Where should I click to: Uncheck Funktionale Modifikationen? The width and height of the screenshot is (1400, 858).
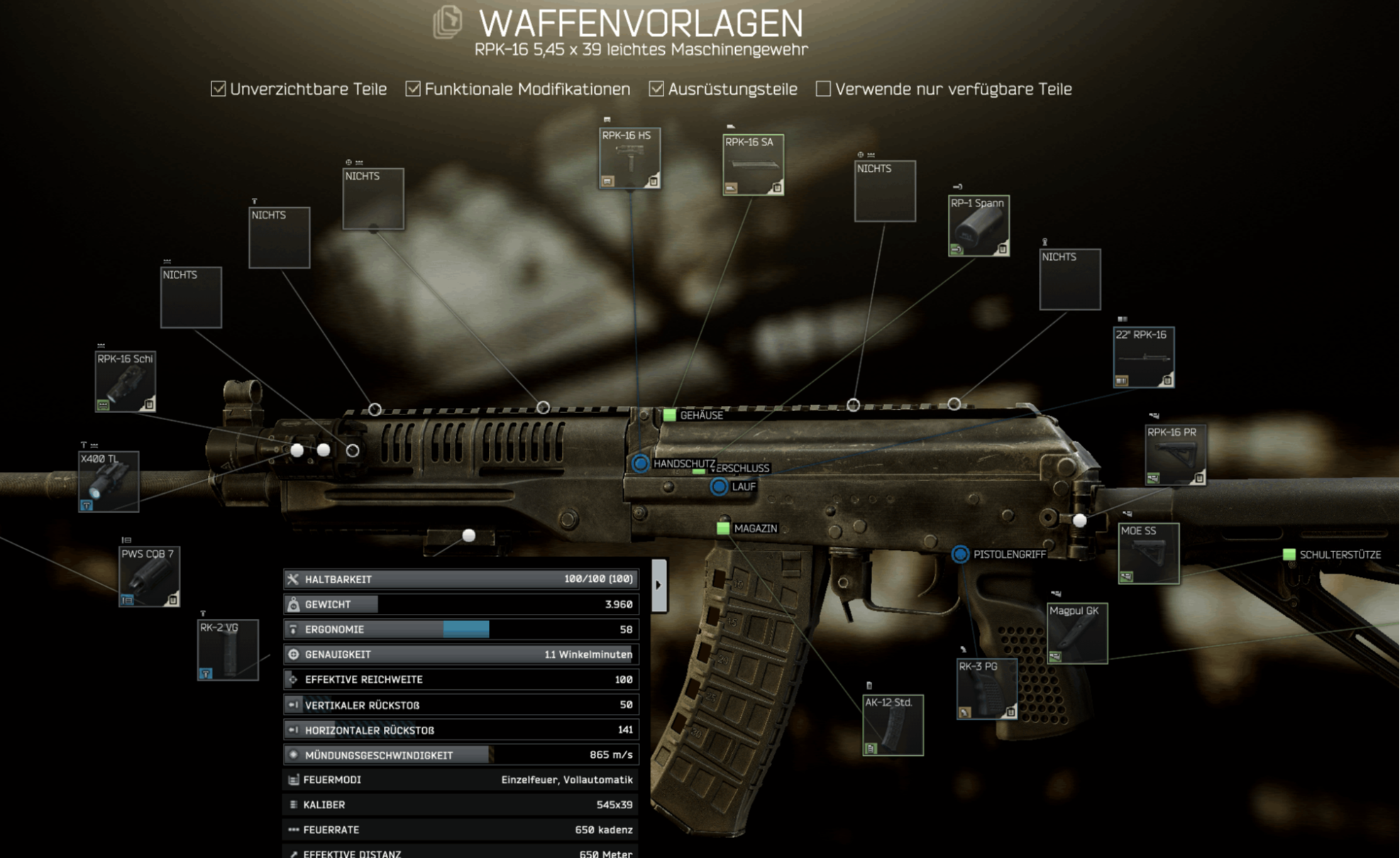point(413,89)
